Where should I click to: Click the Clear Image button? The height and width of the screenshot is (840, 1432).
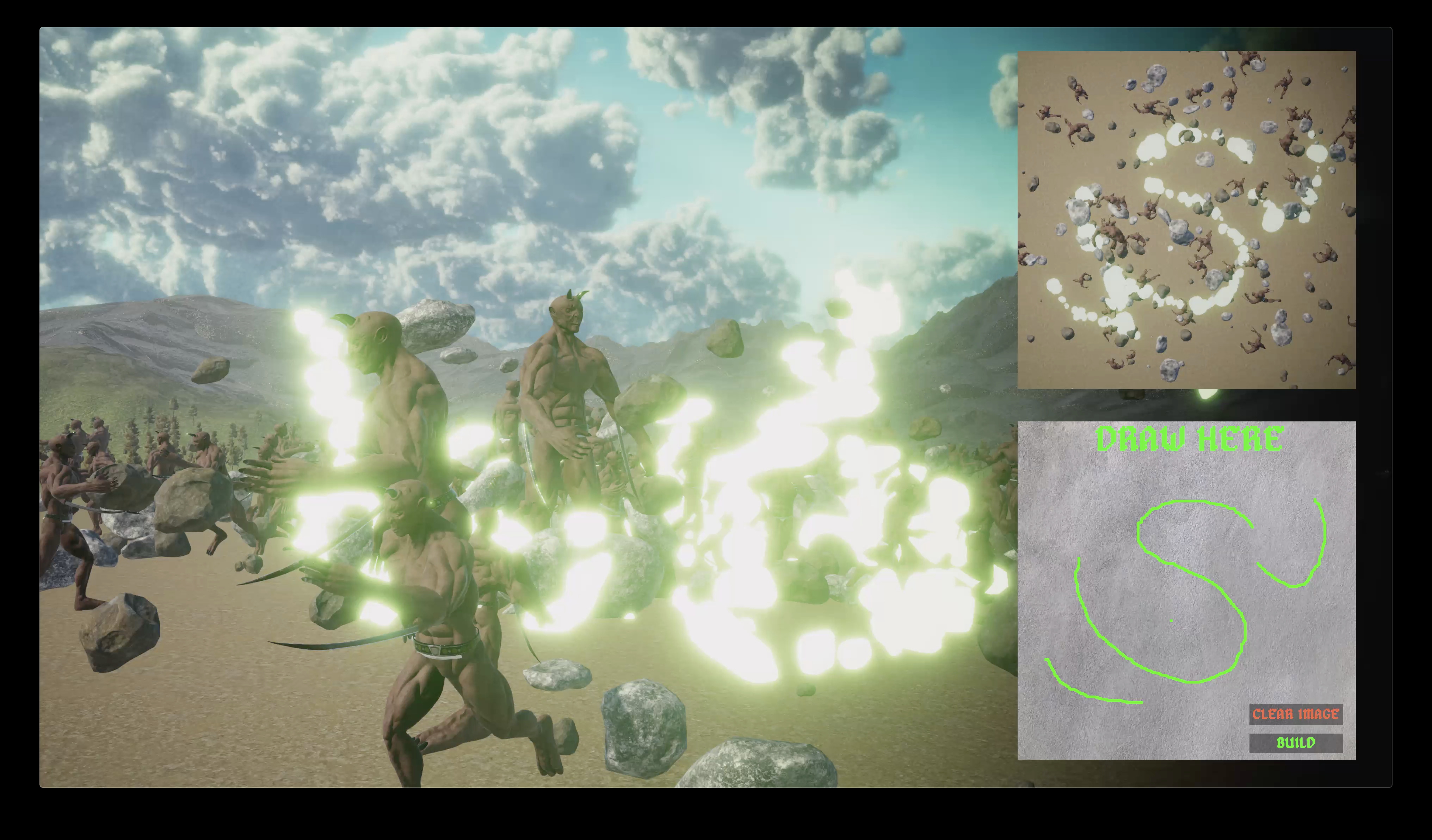point(1296,714)
